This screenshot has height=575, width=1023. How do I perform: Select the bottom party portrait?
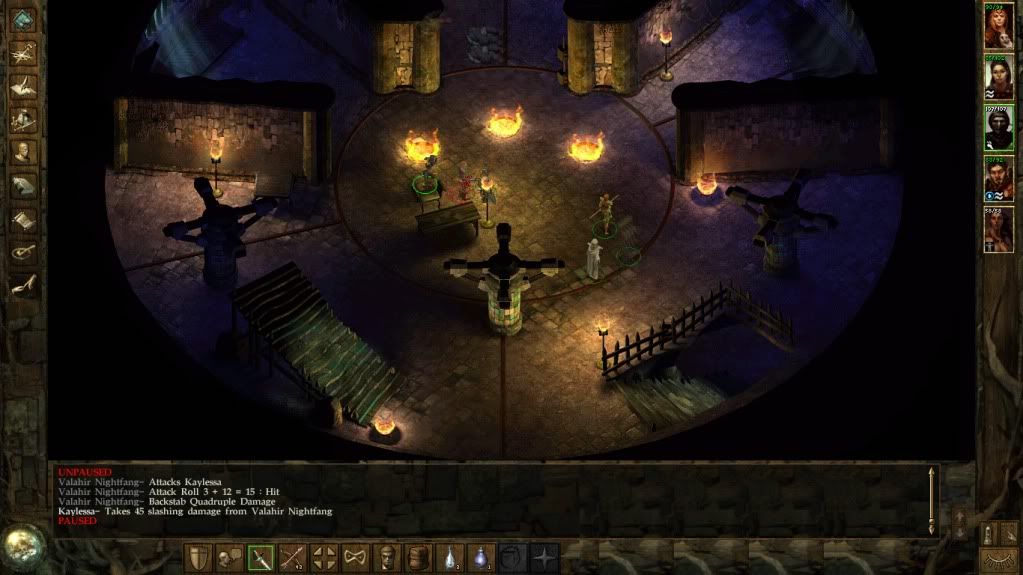[997, 229]
